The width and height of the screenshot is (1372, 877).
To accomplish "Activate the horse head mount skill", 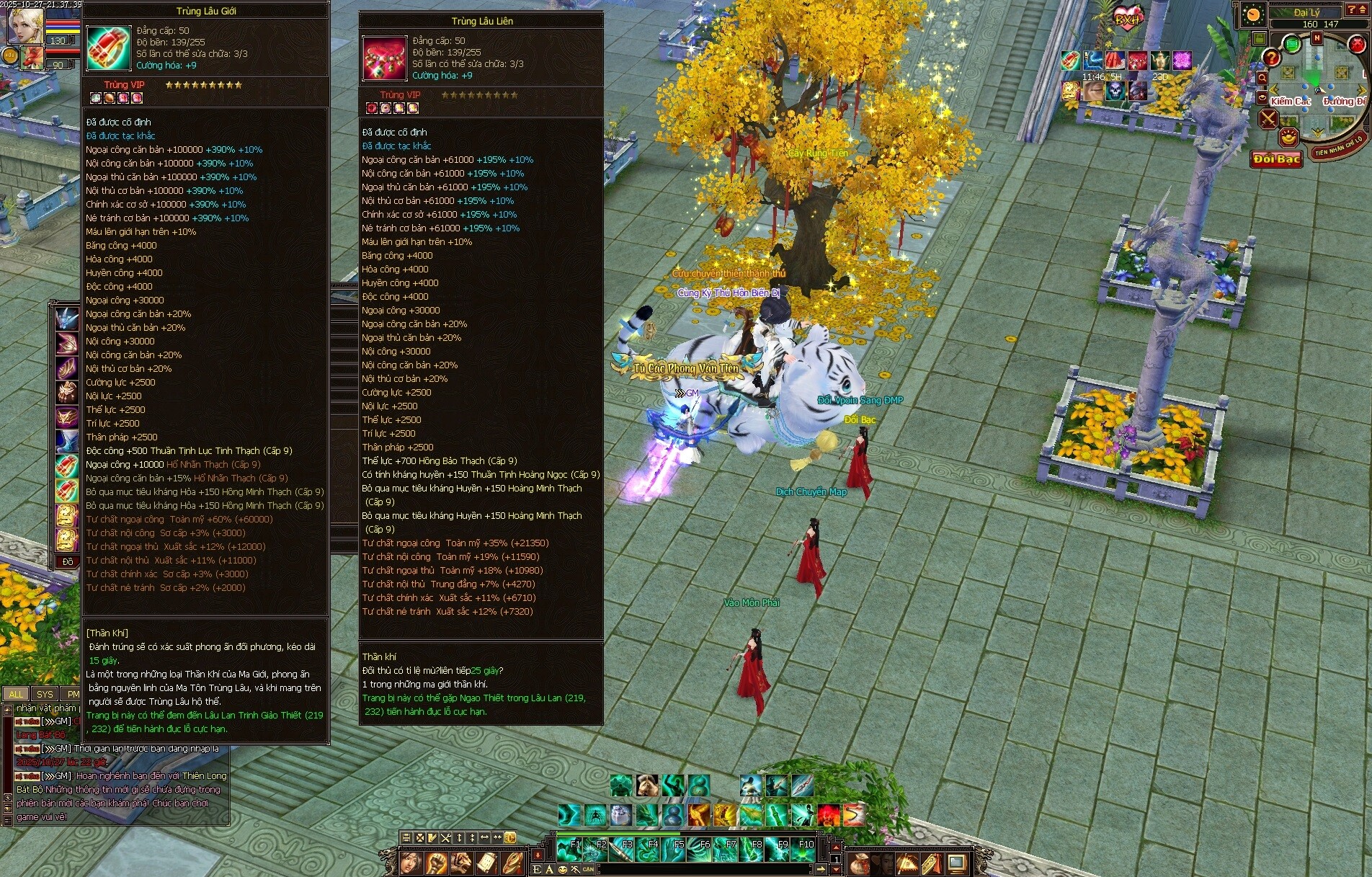I will point(647,785).
